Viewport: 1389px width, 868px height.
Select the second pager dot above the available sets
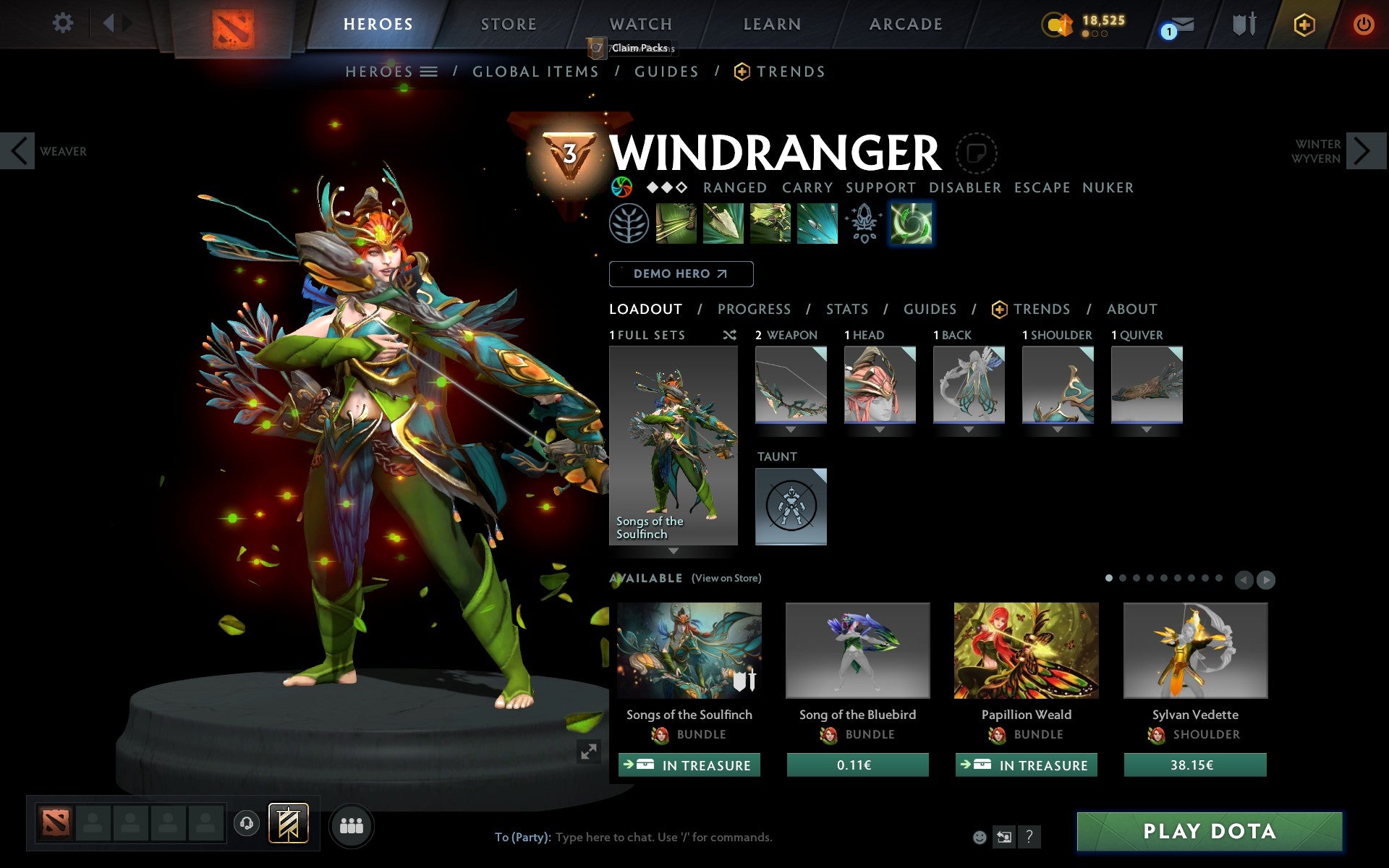point(1123,579)
